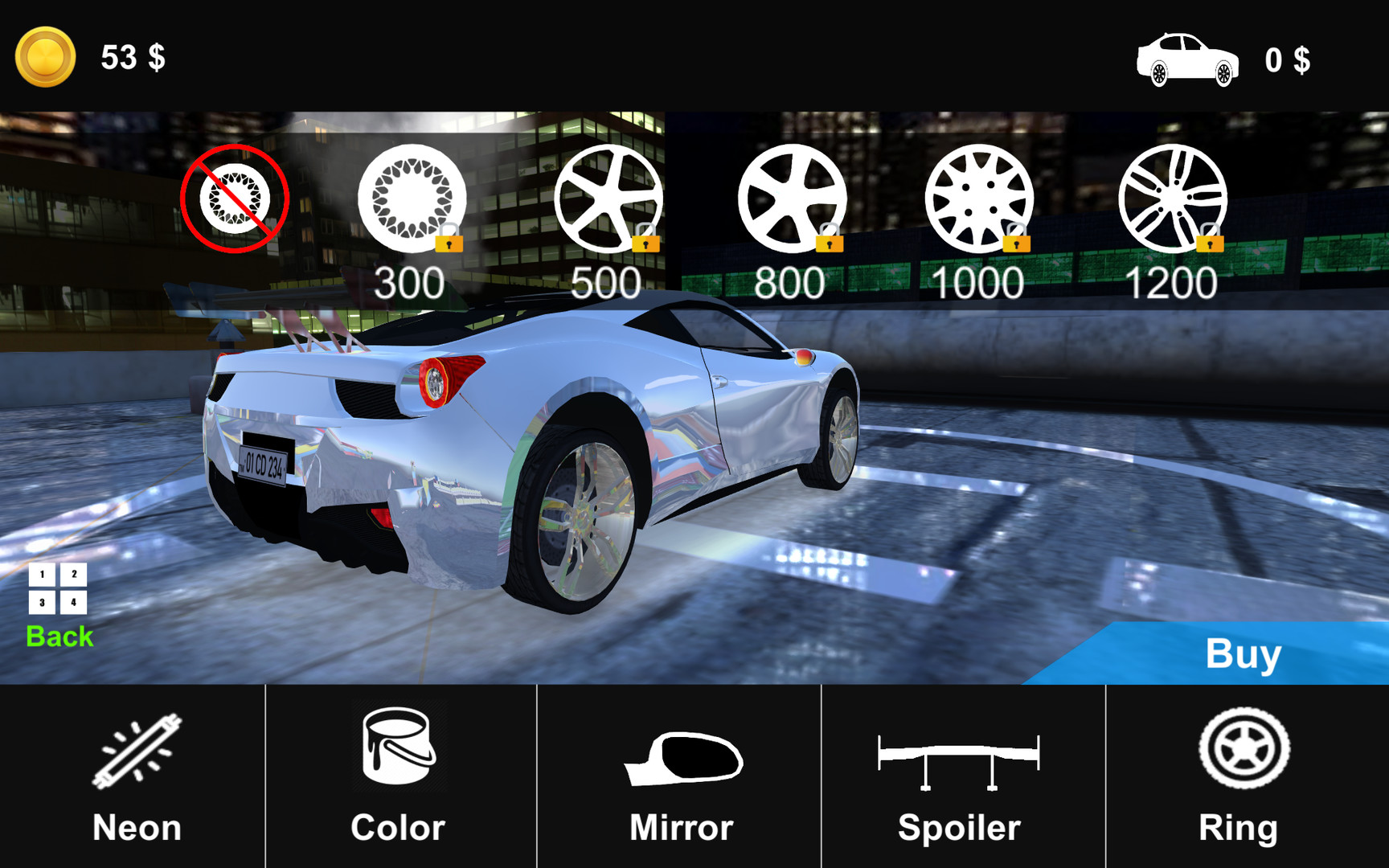Select the 1200 priced rim
The height and width of the screenshot is (868, 1389).
click(1172, 199)
